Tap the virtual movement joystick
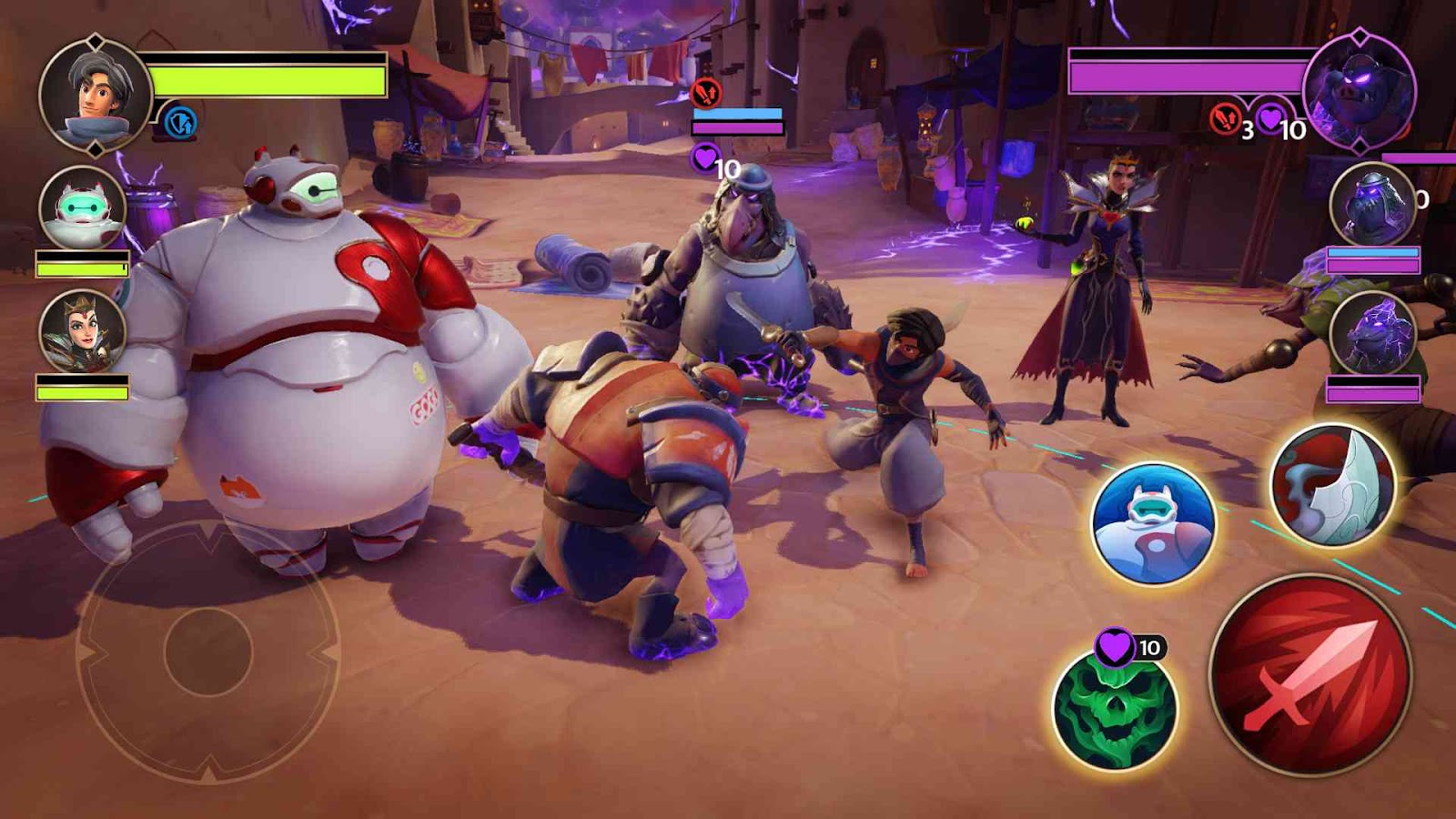 208,652
